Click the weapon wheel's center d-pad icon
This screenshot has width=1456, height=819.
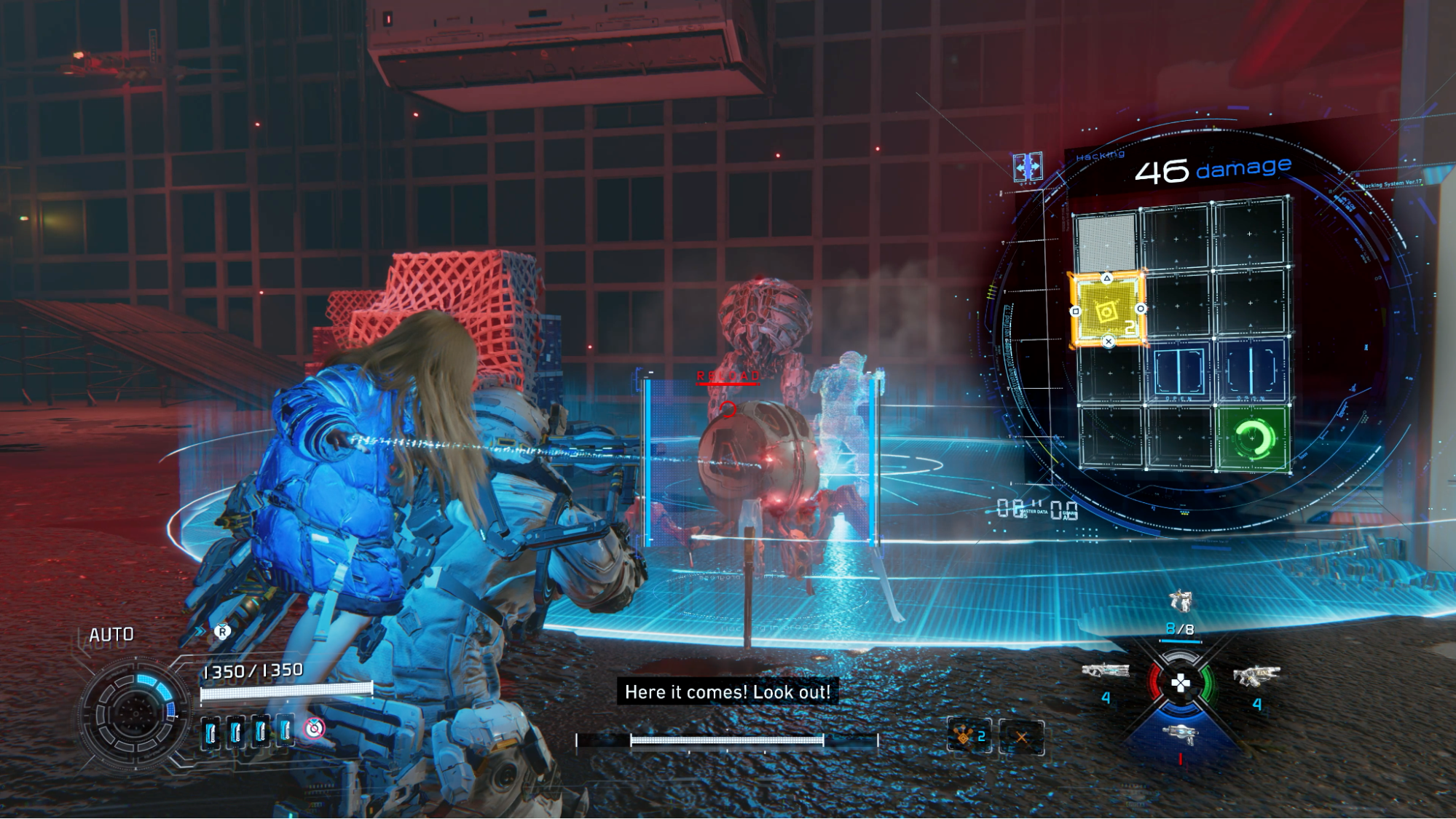click(1180, 683)
